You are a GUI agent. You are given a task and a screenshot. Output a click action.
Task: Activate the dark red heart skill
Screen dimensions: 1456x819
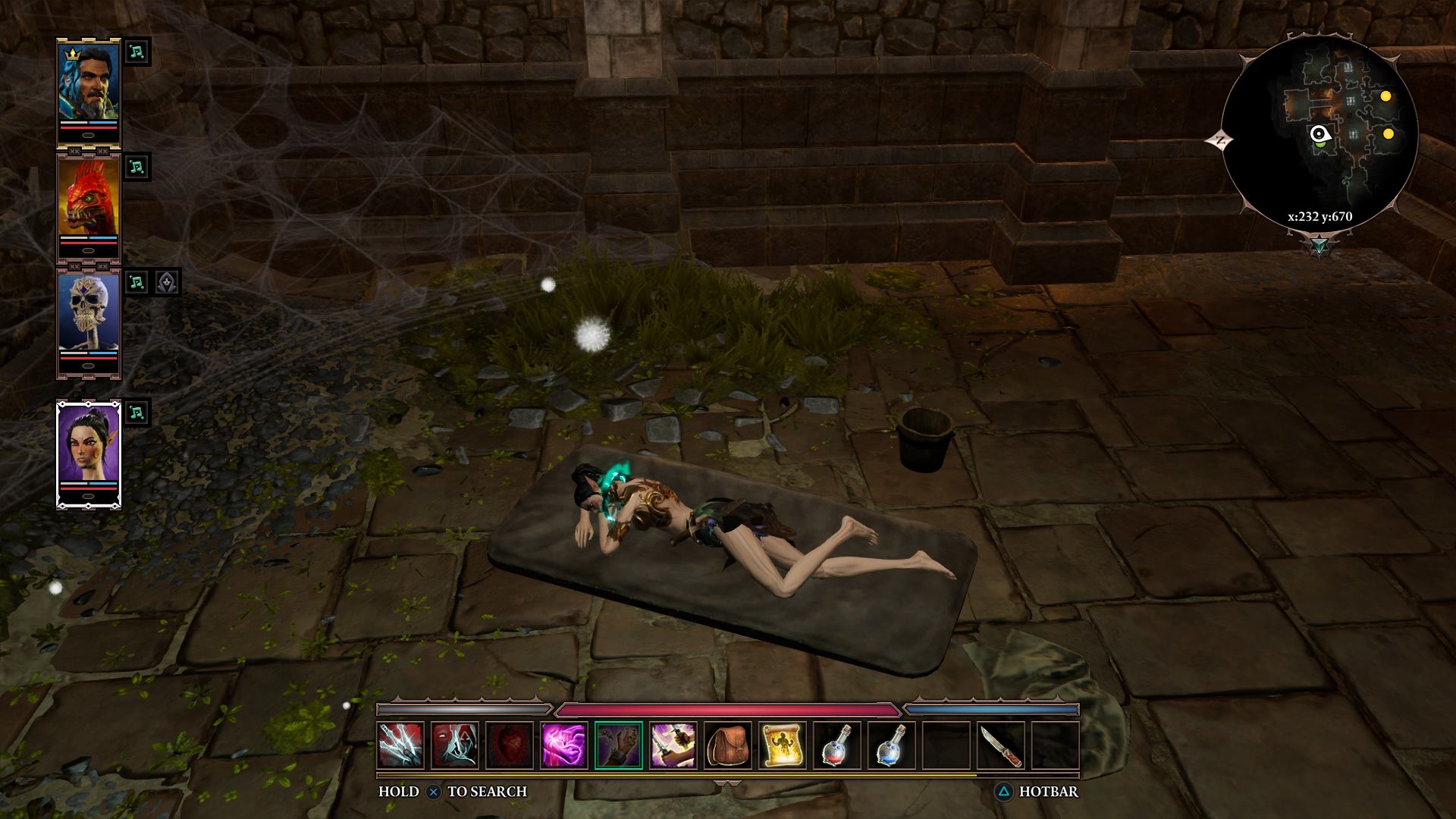(x=510, y=745)
